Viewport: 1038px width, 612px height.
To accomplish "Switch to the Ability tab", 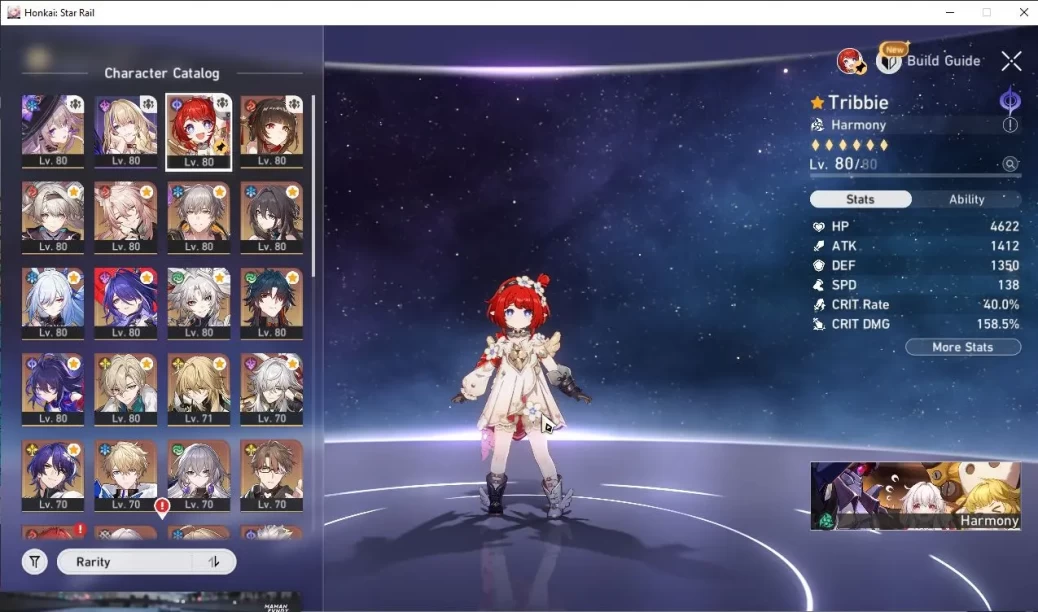I will [966, 199].
